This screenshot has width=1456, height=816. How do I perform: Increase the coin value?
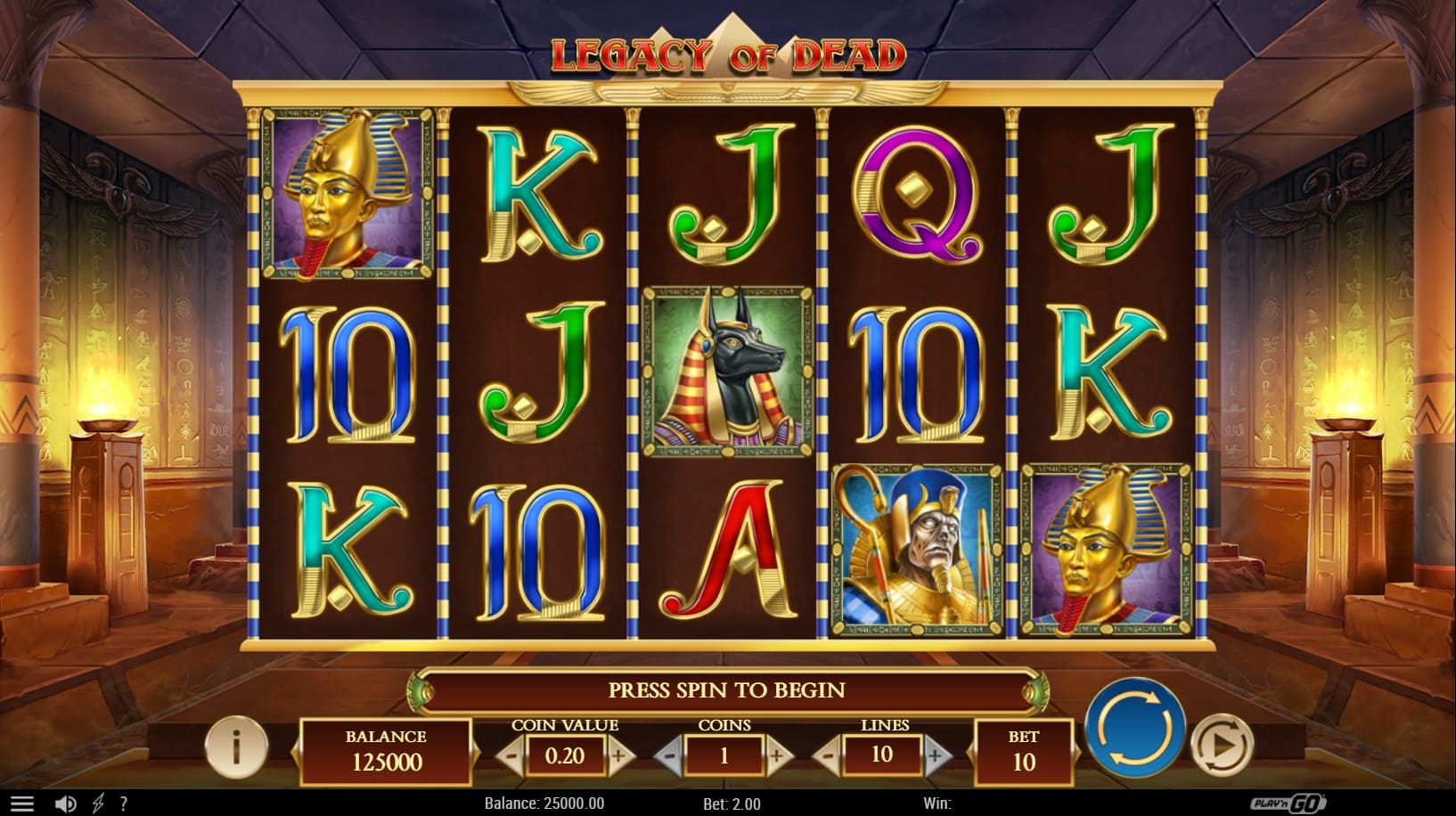tap(620, 757)
